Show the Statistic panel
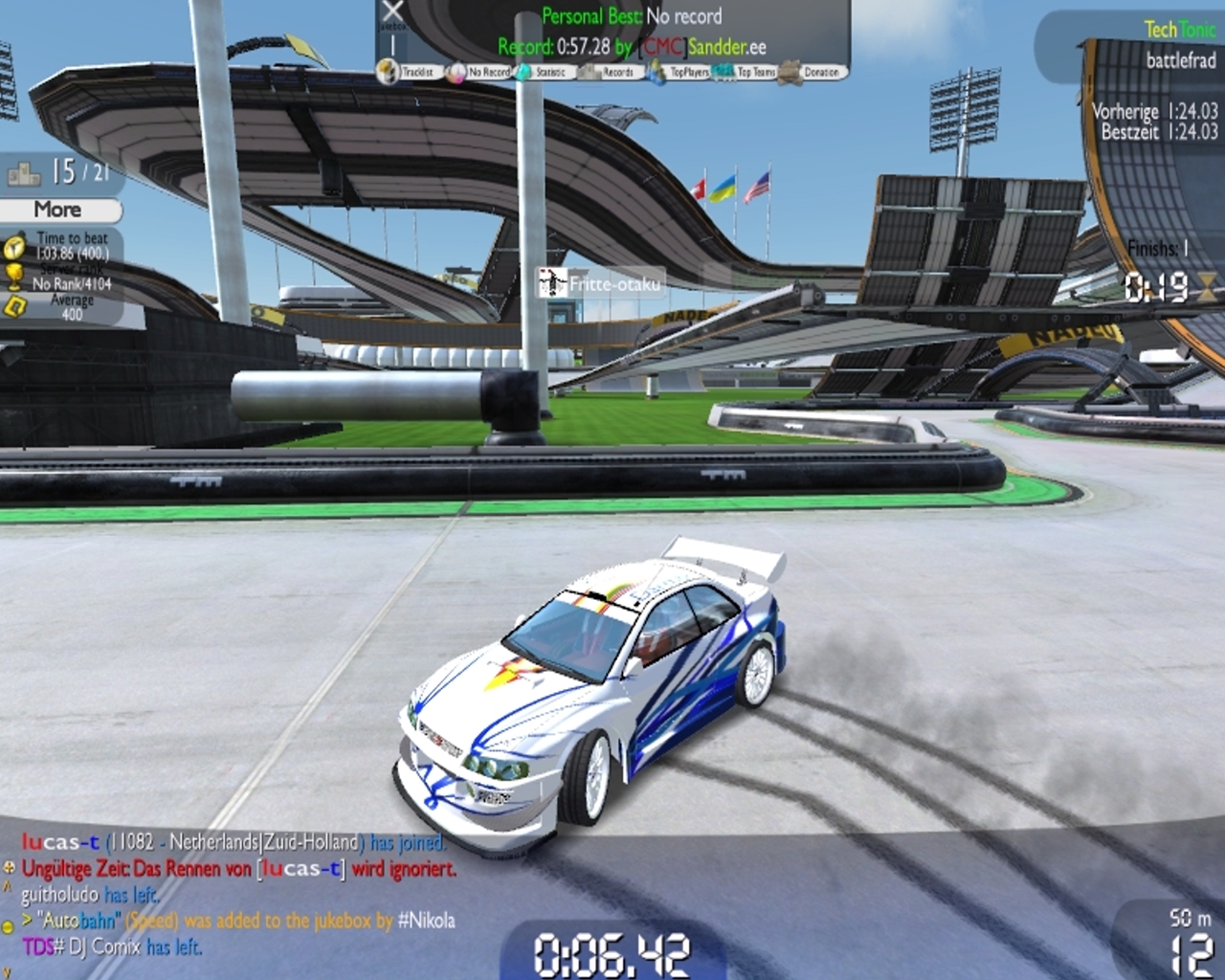The height and width of the screenshot is (980, 1225). 544,72
